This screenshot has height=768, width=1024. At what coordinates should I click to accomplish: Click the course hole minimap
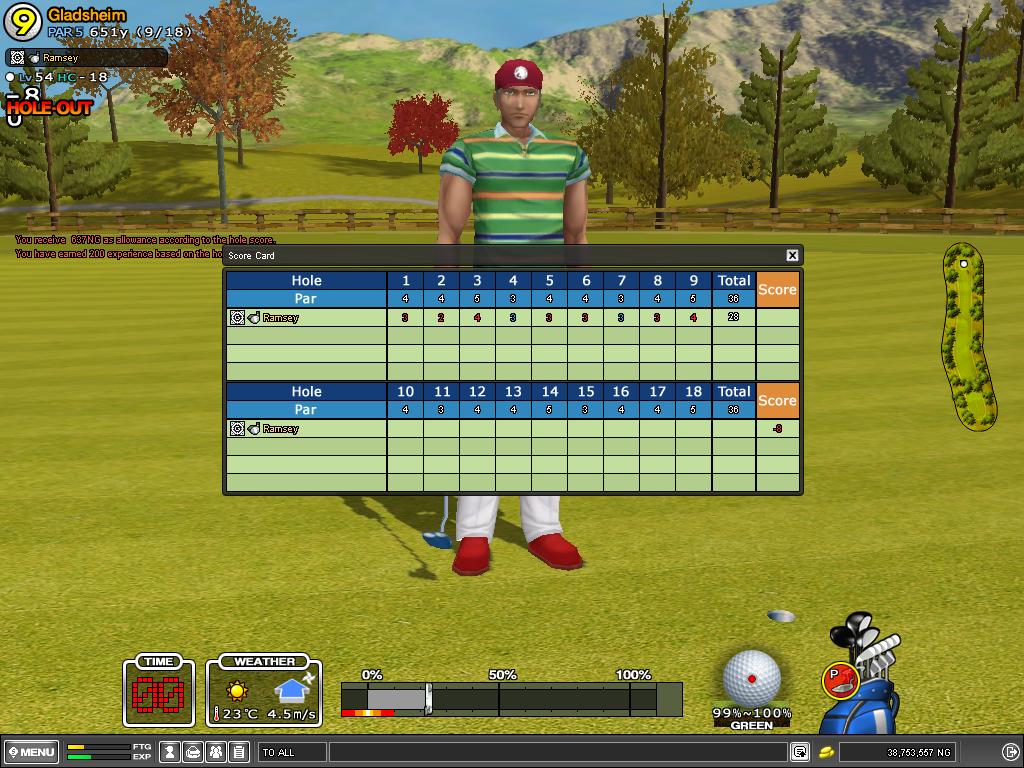966,335
